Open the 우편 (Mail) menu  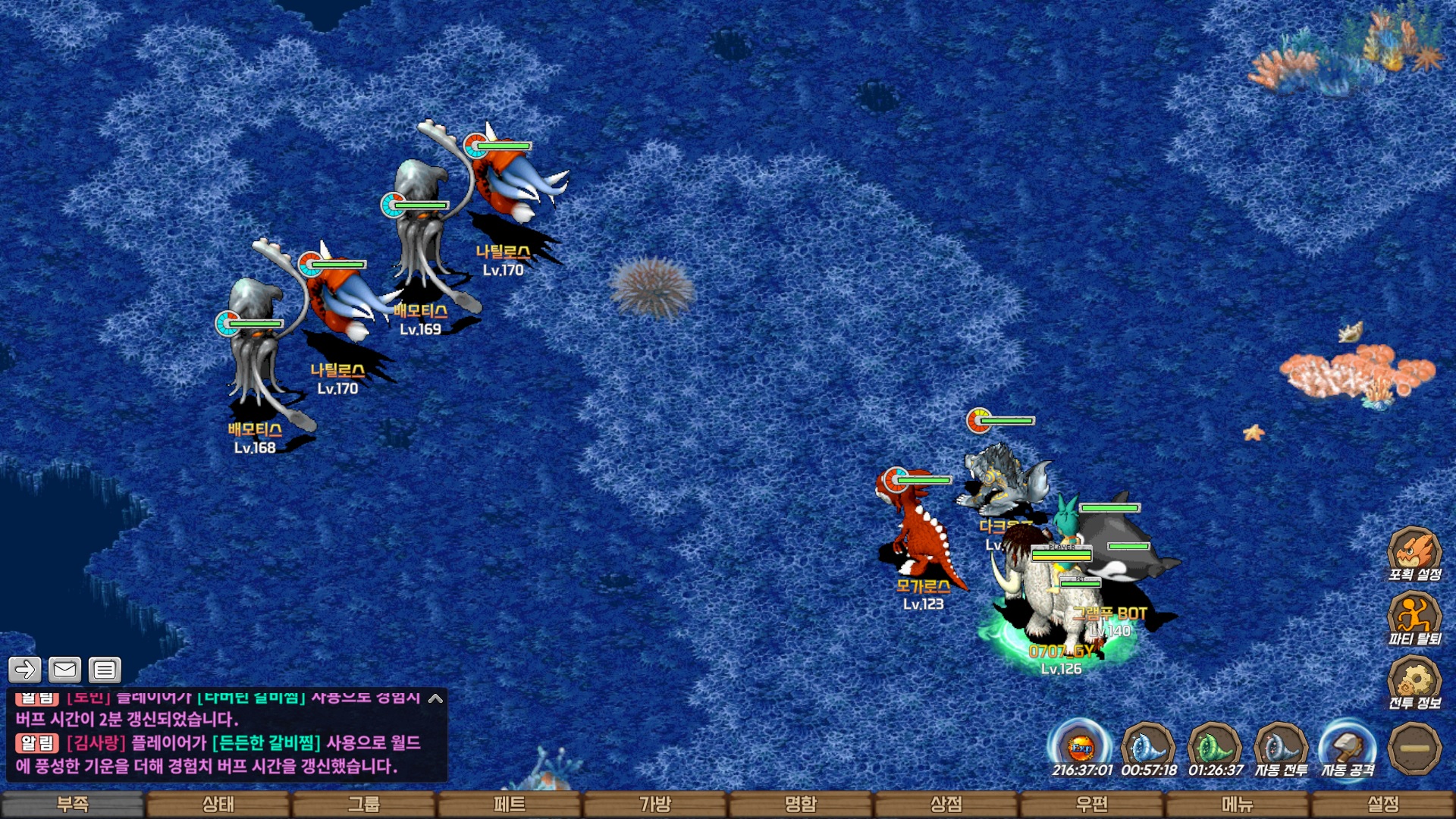1092,804
